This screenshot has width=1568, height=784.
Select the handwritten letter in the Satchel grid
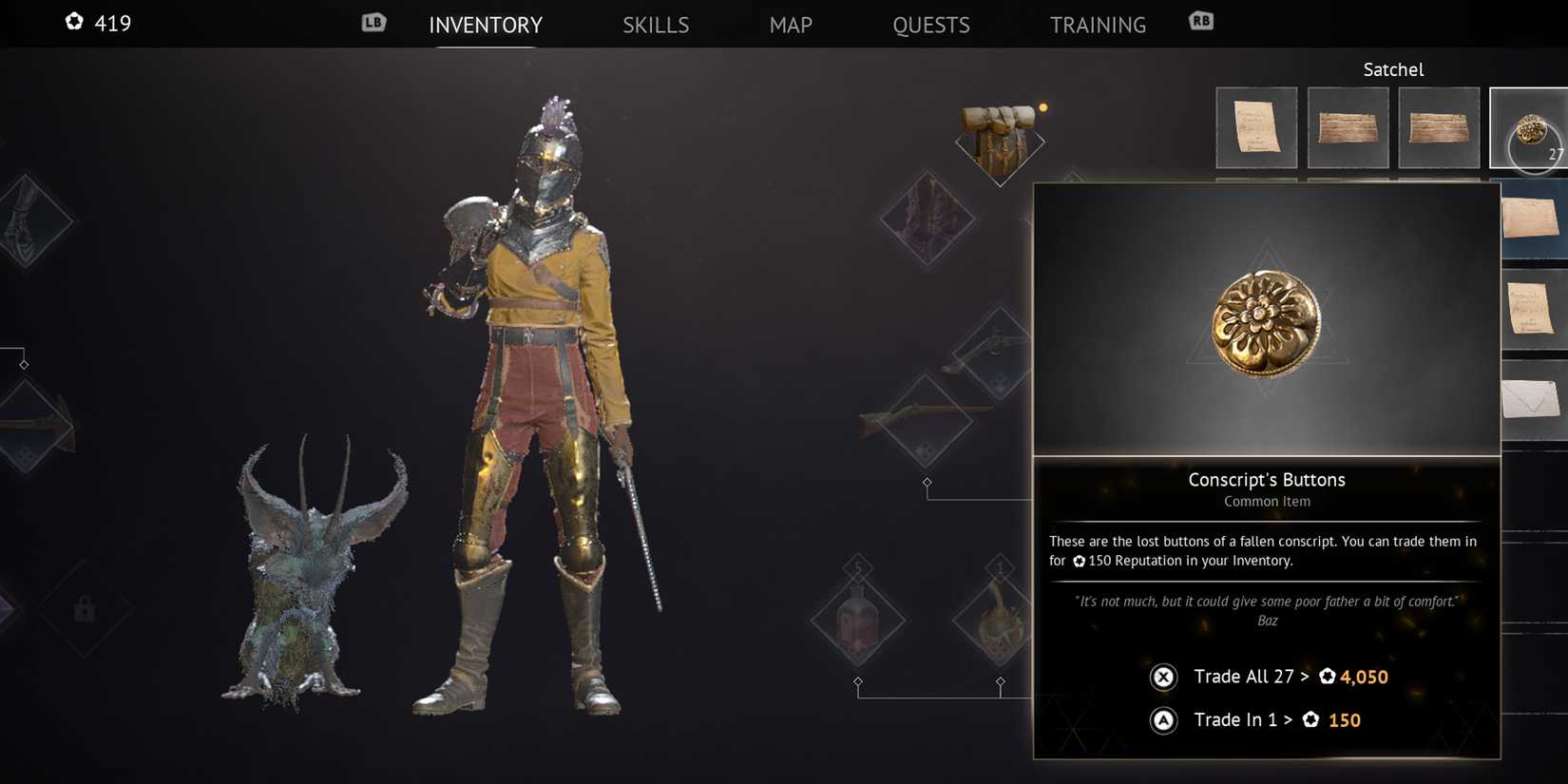[x=1256, y=127]
